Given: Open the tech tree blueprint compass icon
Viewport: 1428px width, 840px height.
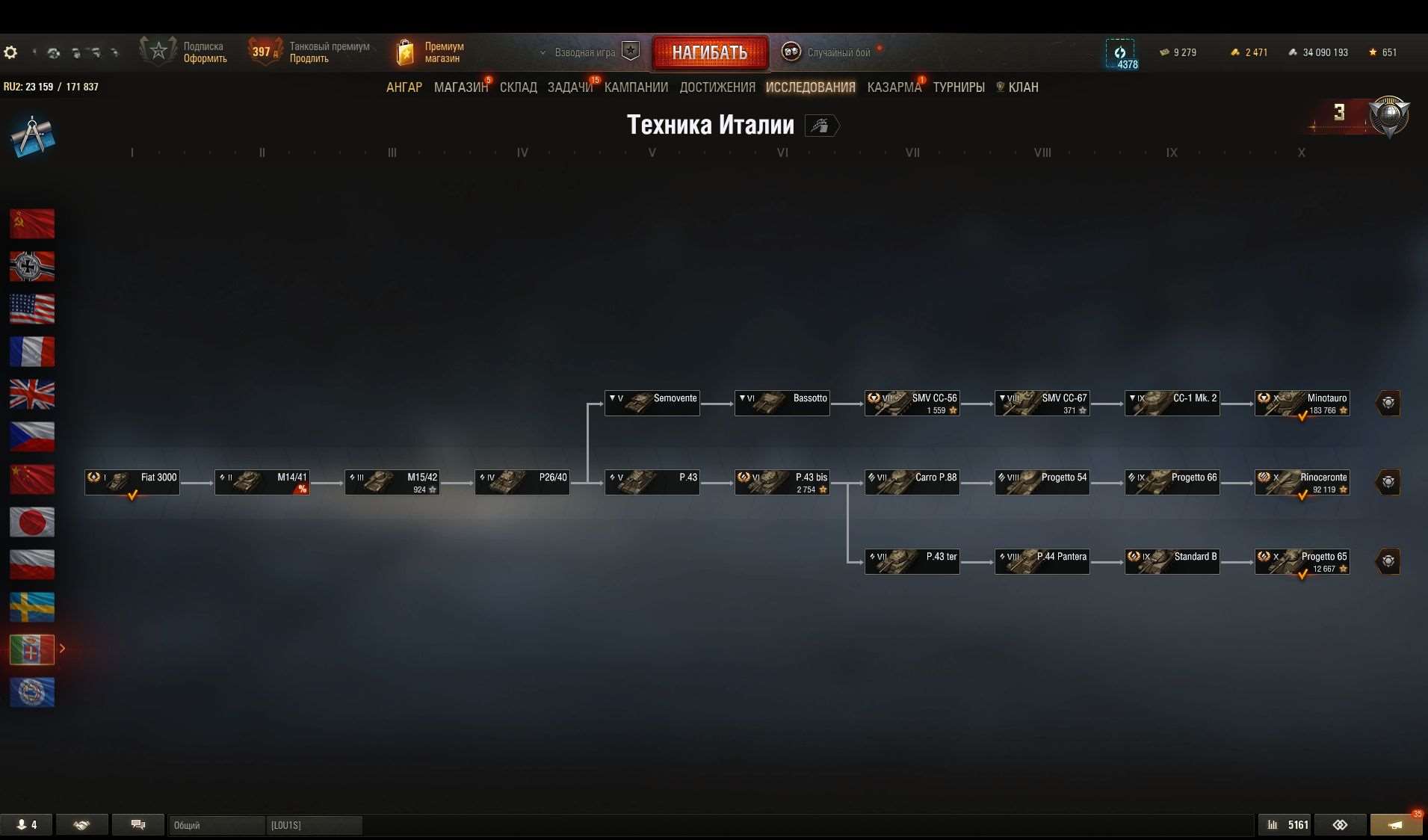Looking at the screenshot, I should click(32, 136).
